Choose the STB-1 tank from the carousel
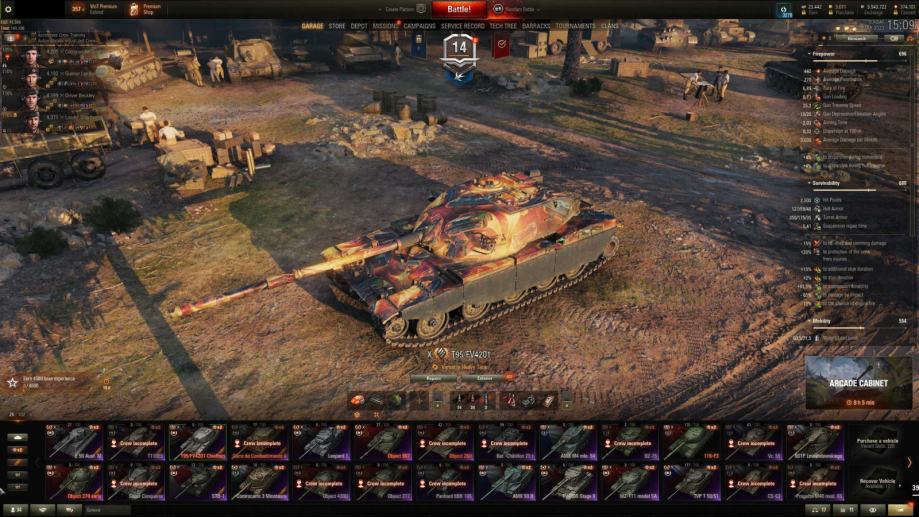This screenshot has height=517, width=919. (199, 481)
